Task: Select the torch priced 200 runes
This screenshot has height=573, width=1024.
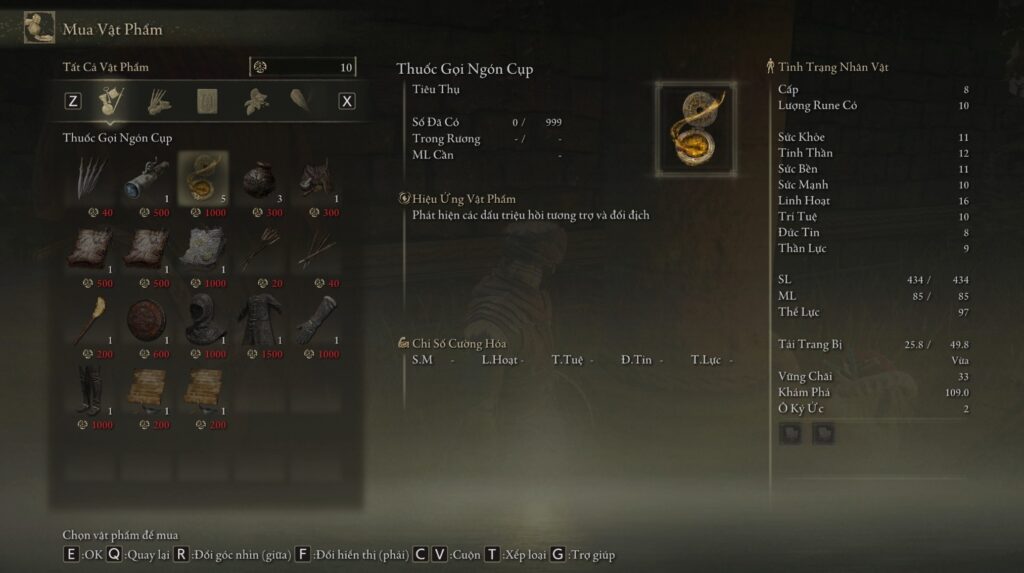Action: point(91,320)
